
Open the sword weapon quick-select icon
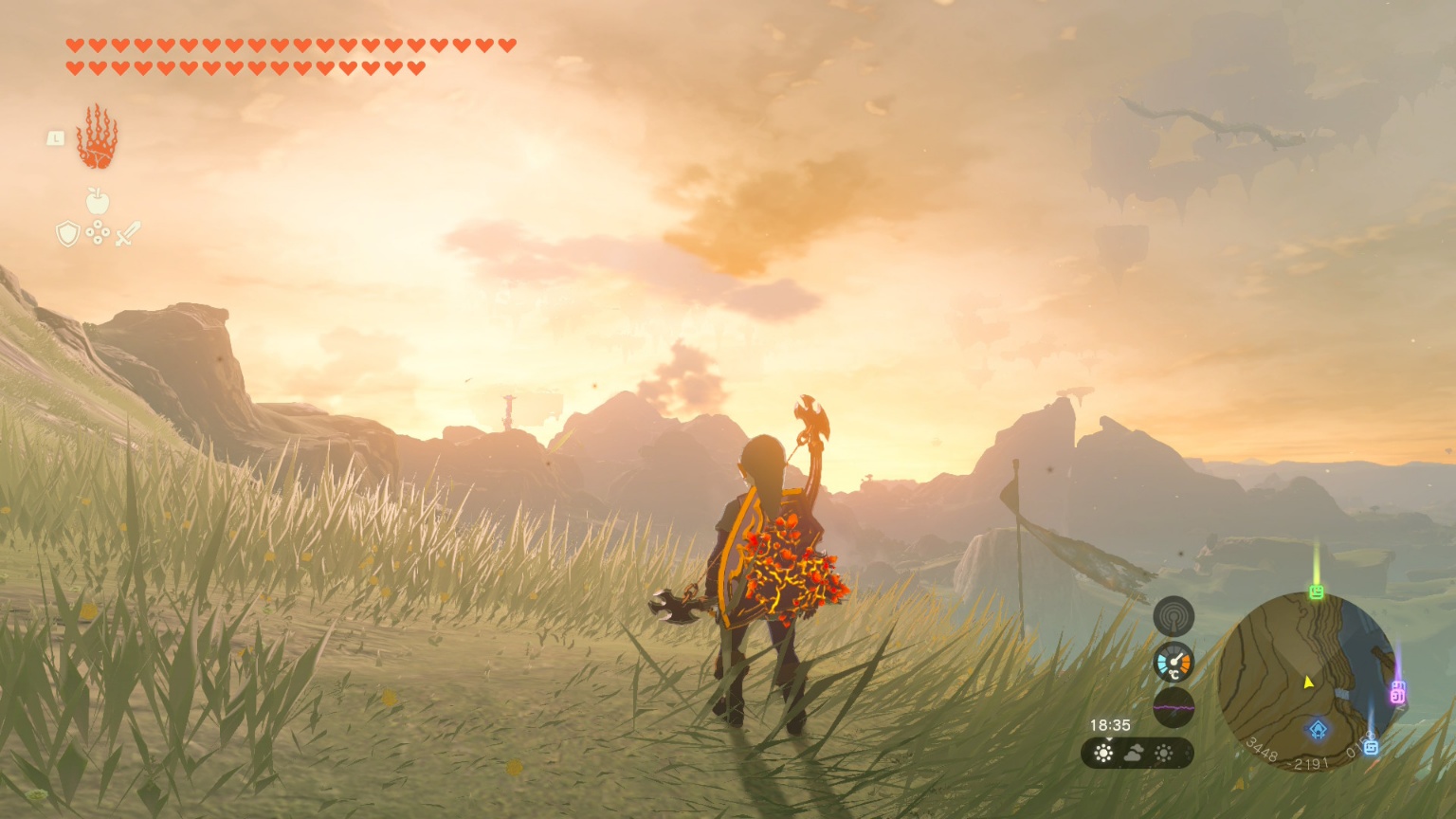click(x=128, y=233)
